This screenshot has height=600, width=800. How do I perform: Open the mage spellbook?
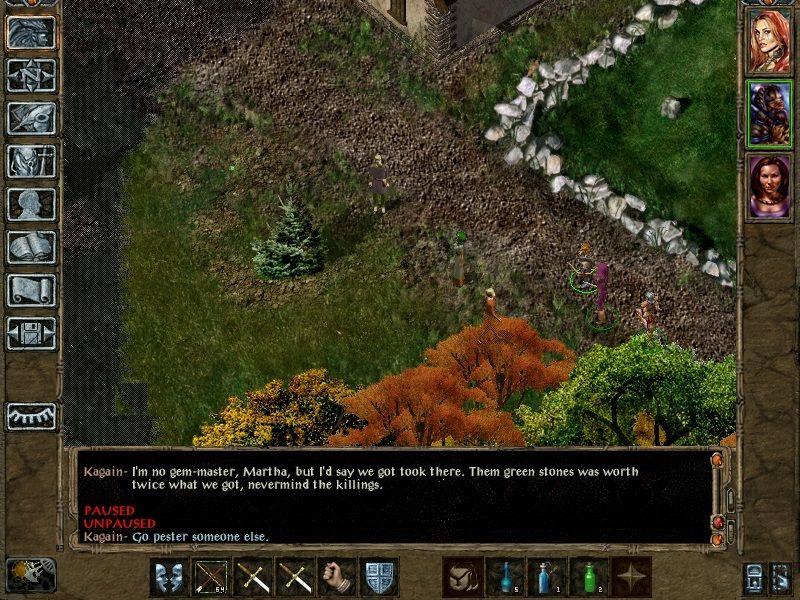[x=31, y=247]
